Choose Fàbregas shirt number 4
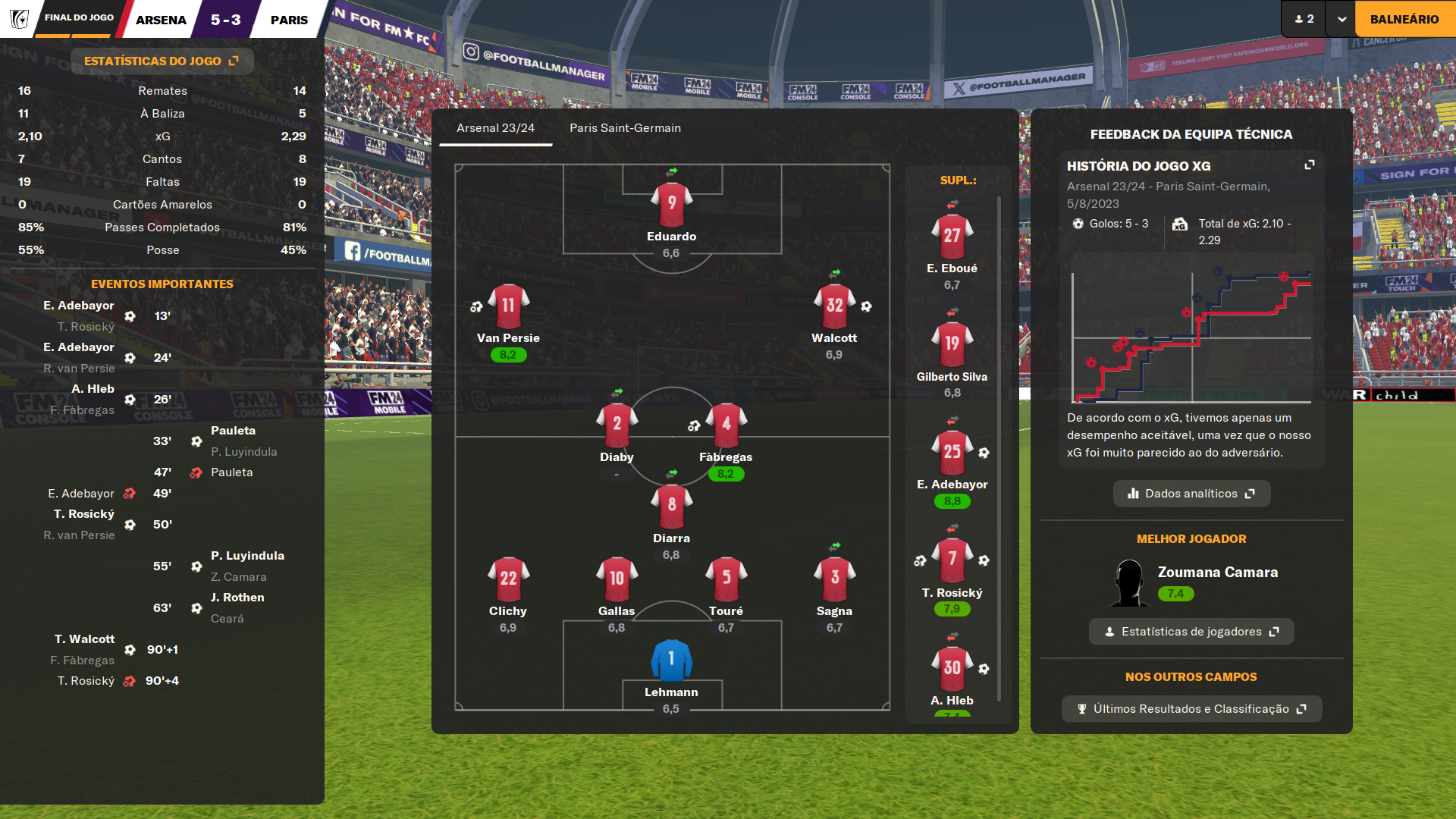 (726, 425)
